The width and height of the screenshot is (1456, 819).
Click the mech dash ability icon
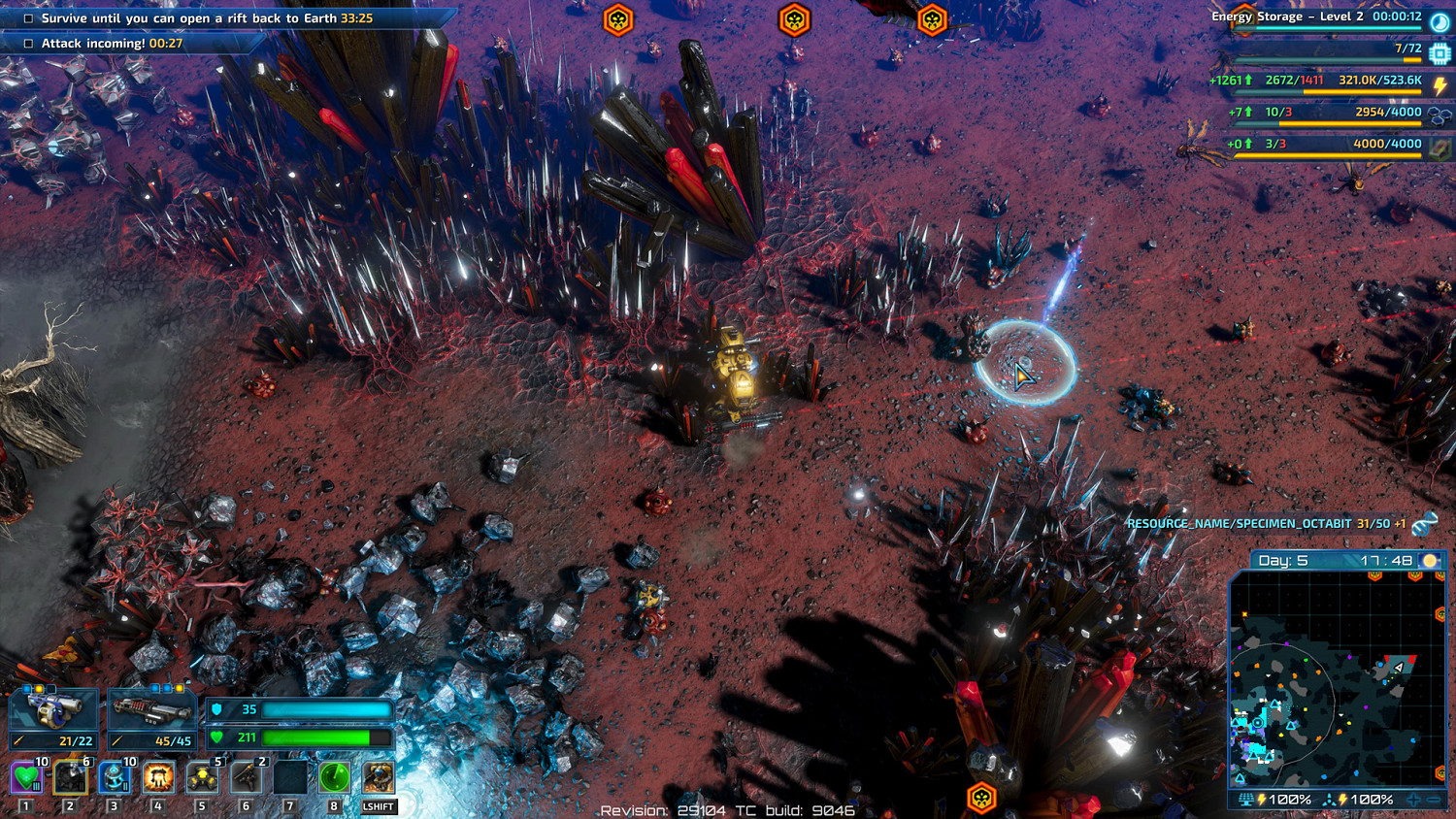pyautogui.click(x=379, y=778)
